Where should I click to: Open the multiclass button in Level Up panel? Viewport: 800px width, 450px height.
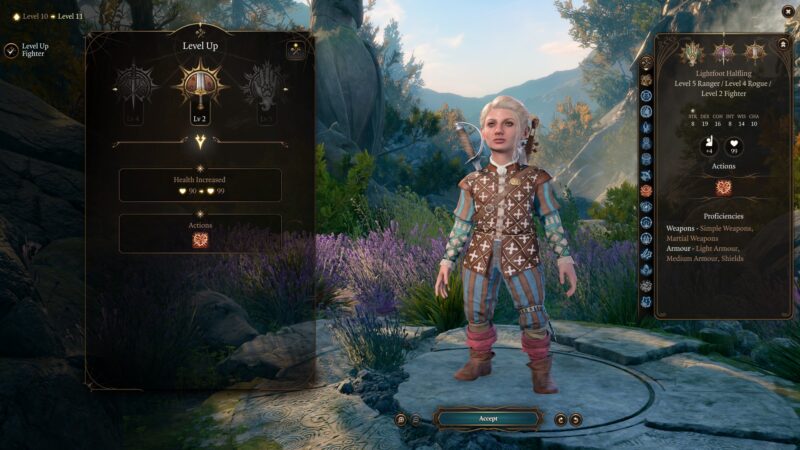(295, 50)
